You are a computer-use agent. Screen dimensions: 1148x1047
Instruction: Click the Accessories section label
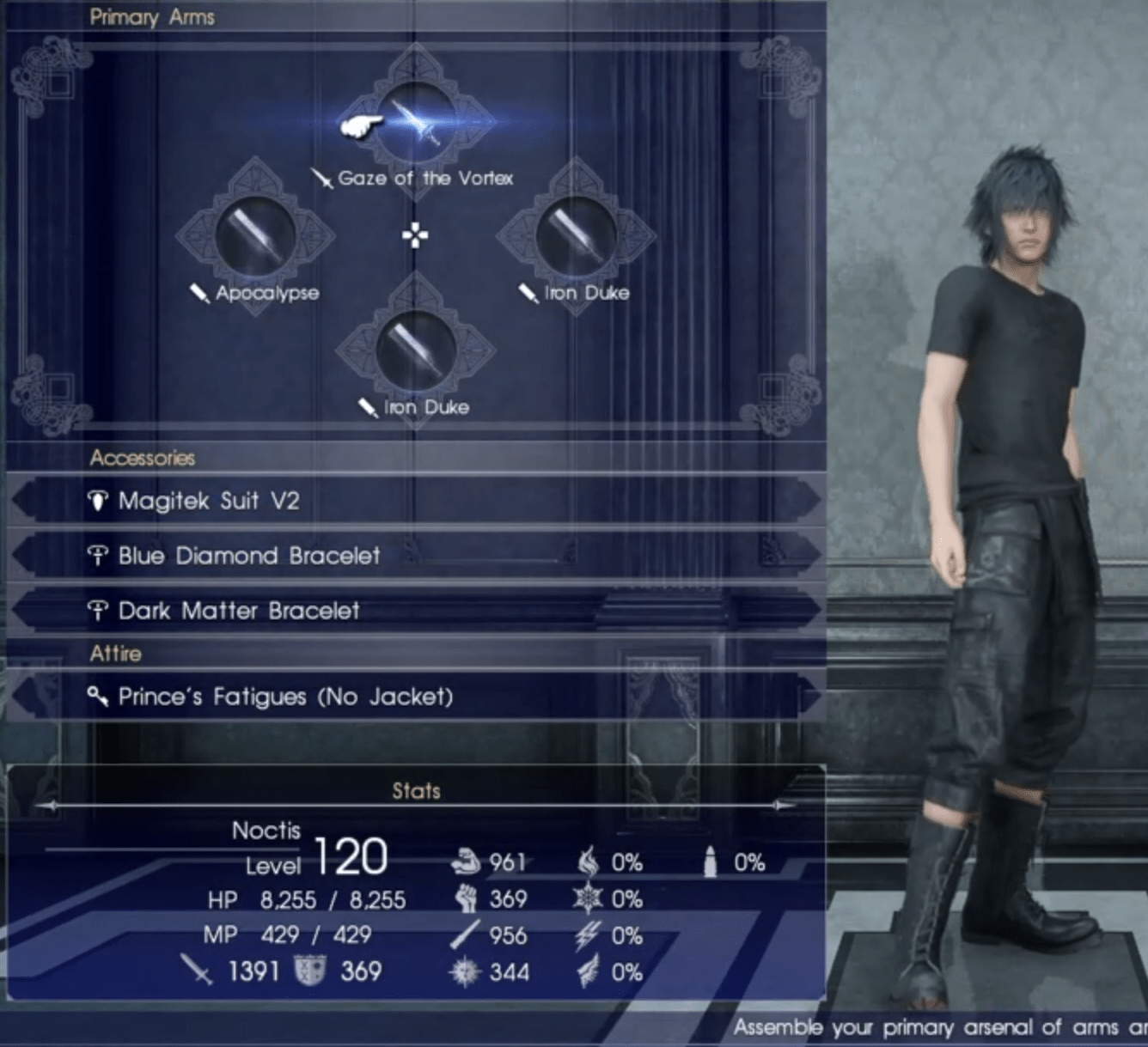tap(143, 458)
